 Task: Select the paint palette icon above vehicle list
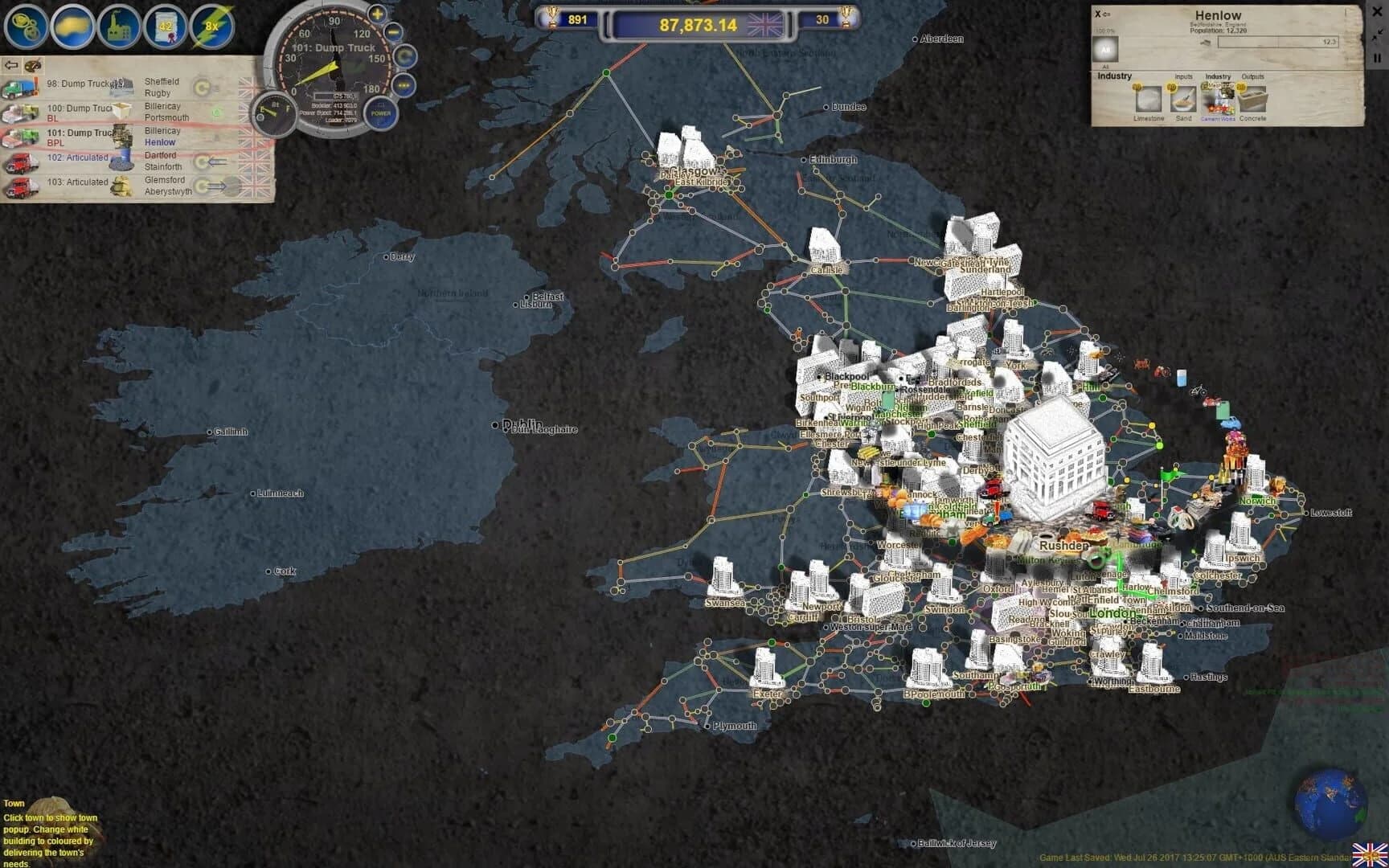point(32,65)
